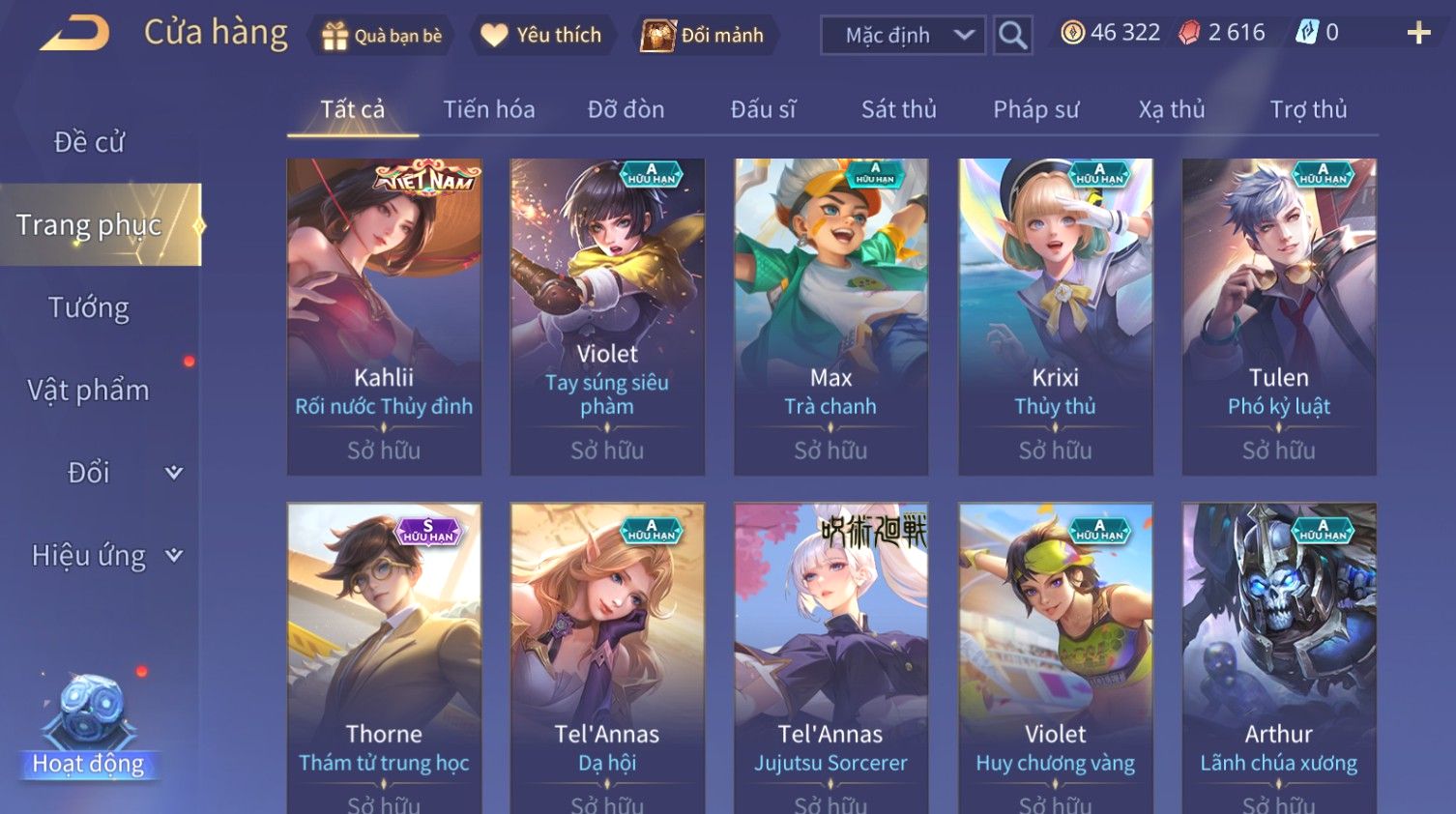1456x814 pixels.
Task: Go to the Tướng section
Action: (x=89, y=308)
